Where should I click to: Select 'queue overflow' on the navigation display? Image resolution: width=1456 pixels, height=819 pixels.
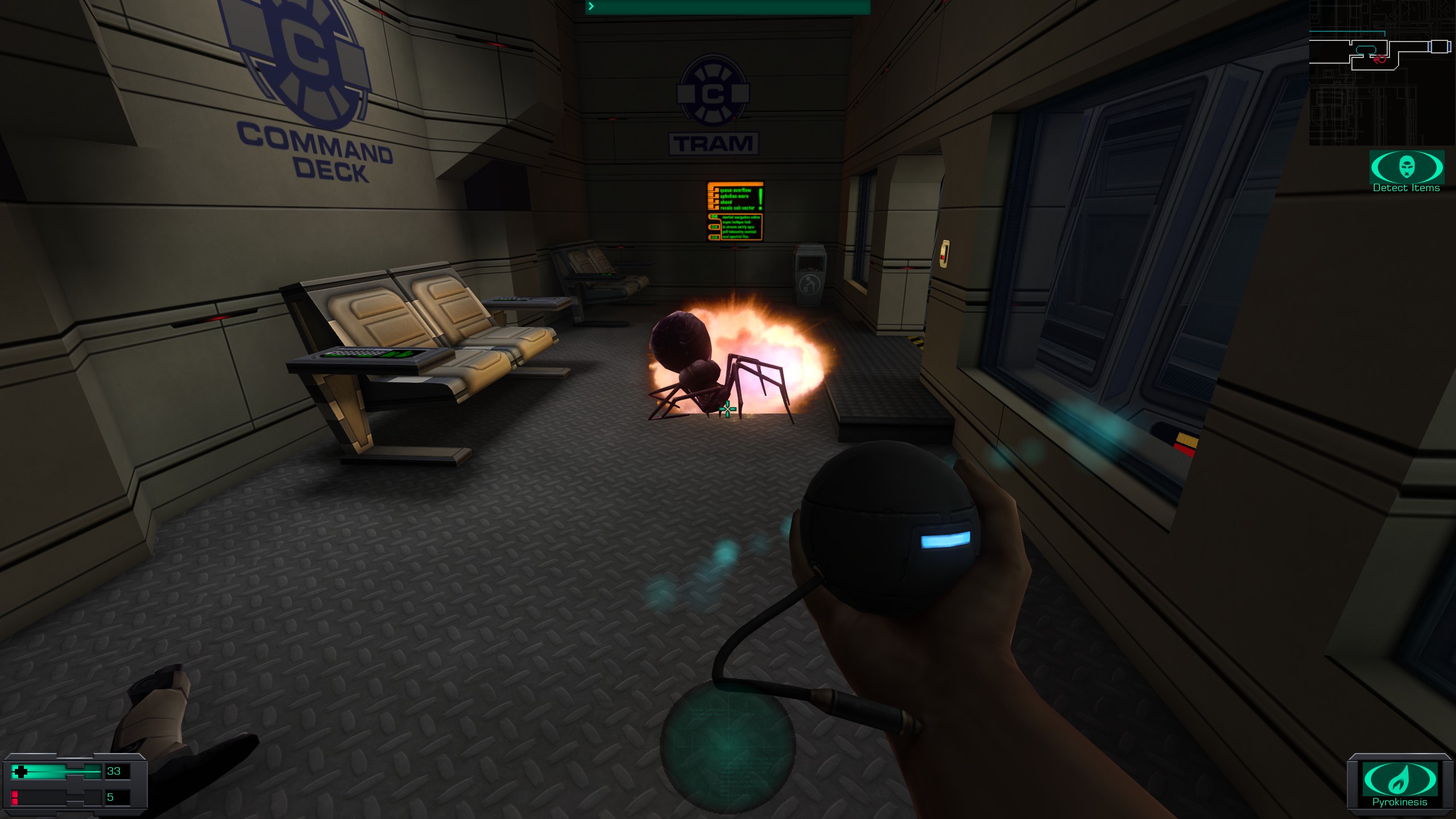(x=735, y=191)
